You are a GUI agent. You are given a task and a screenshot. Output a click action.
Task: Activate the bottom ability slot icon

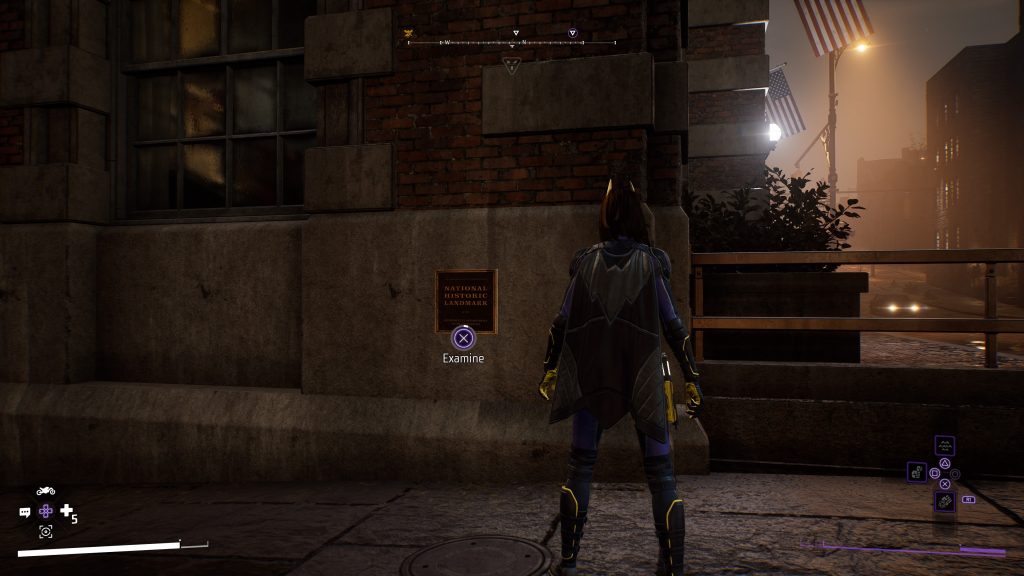point(944,500)
